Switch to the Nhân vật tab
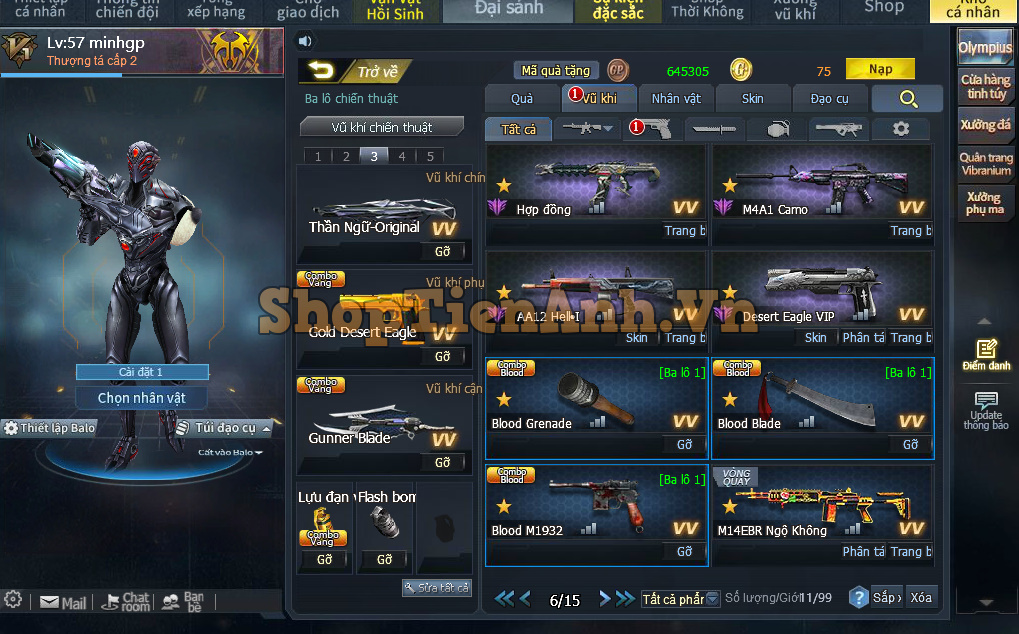 pos(676,98)
